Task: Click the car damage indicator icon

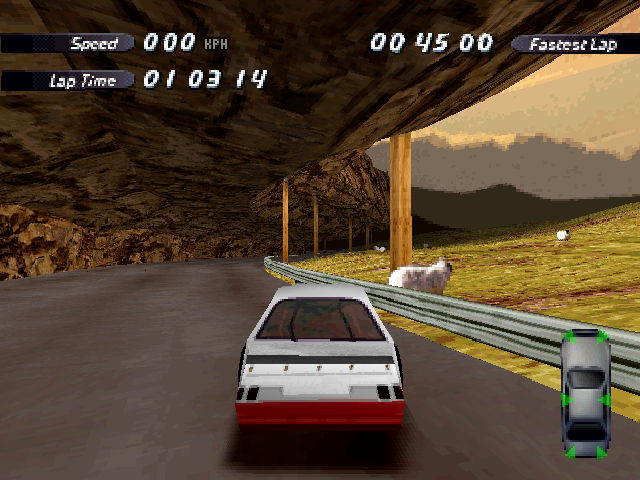Action: [x=586, y=393]
